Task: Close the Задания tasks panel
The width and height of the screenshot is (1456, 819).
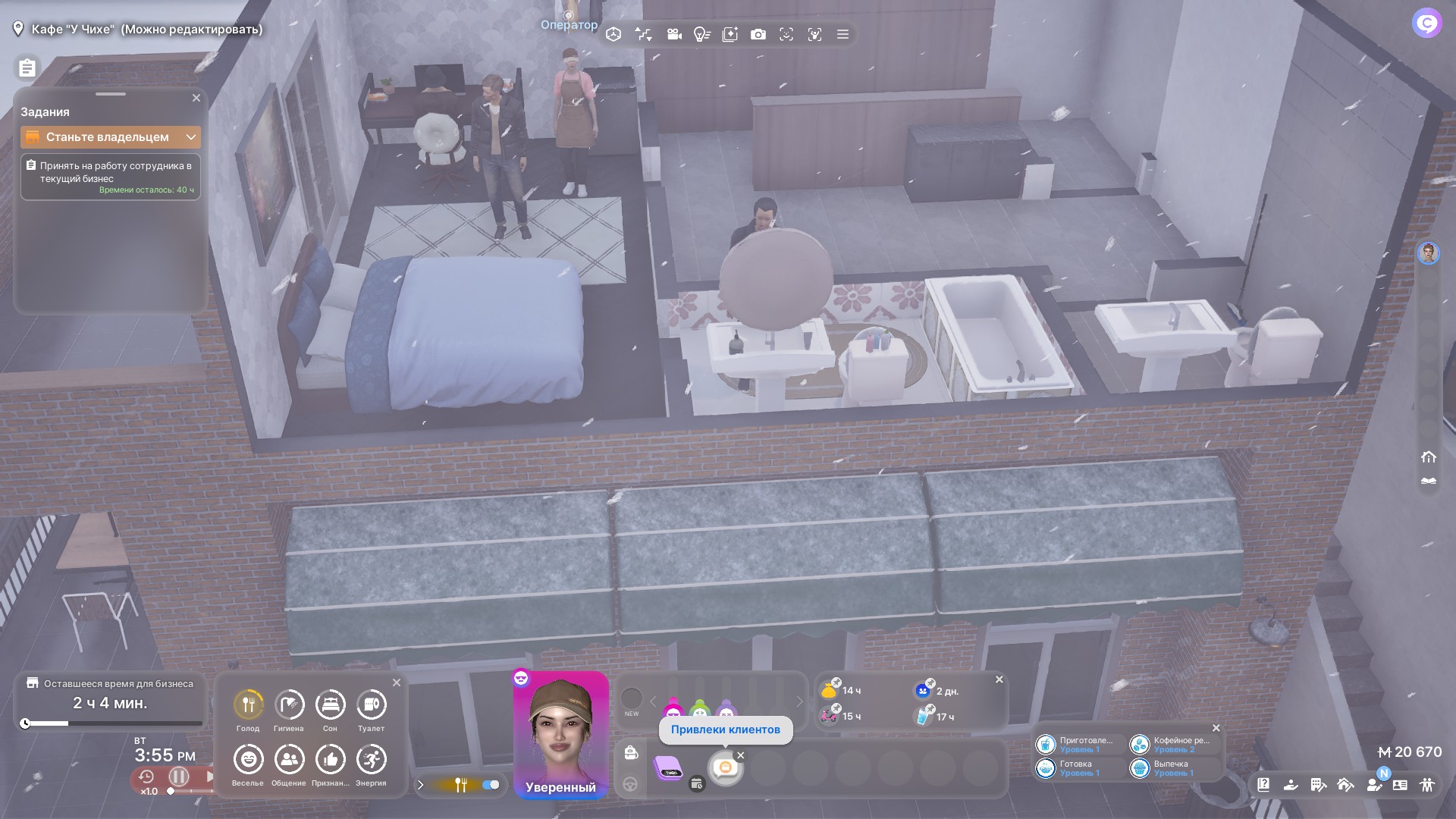Action: pyautogui.click(x=196, y=98)
